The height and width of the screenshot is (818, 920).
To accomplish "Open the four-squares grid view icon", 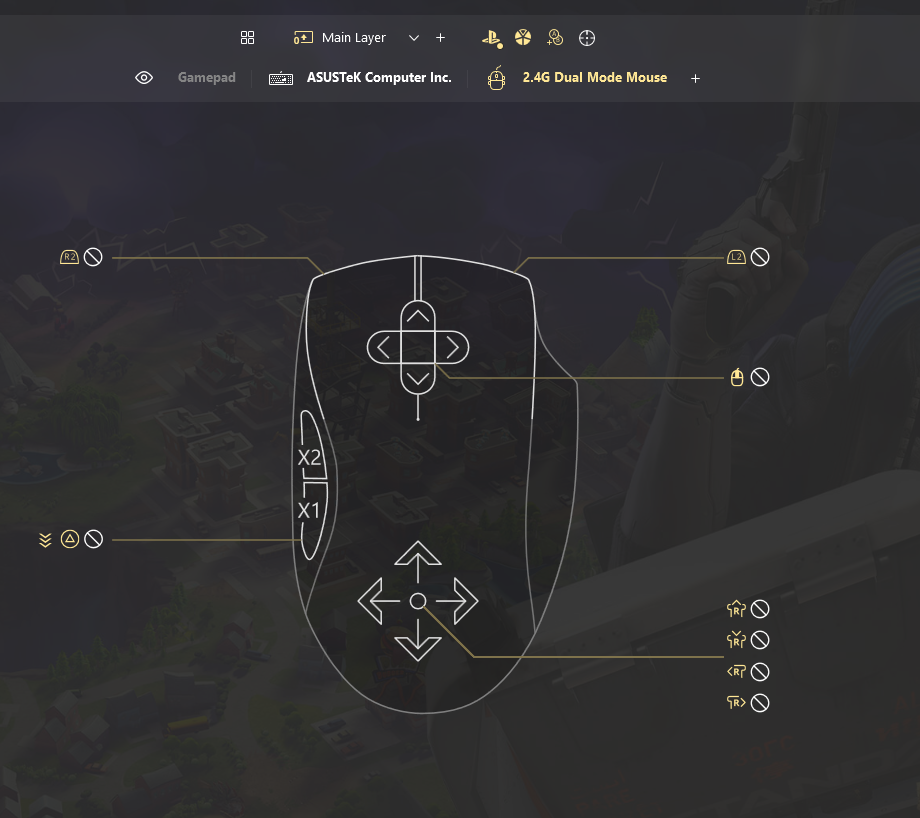I will point(248,38).
